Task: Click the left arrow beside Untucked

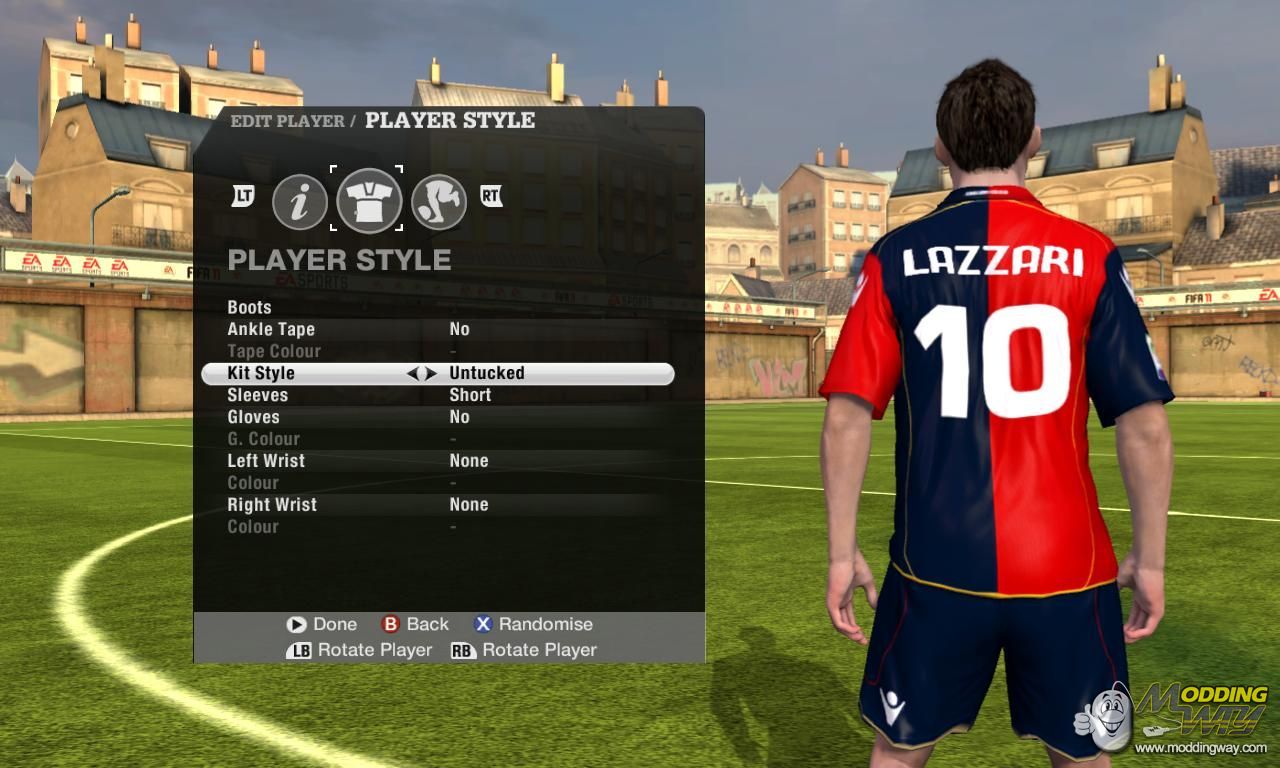Action: pos(412,373)
